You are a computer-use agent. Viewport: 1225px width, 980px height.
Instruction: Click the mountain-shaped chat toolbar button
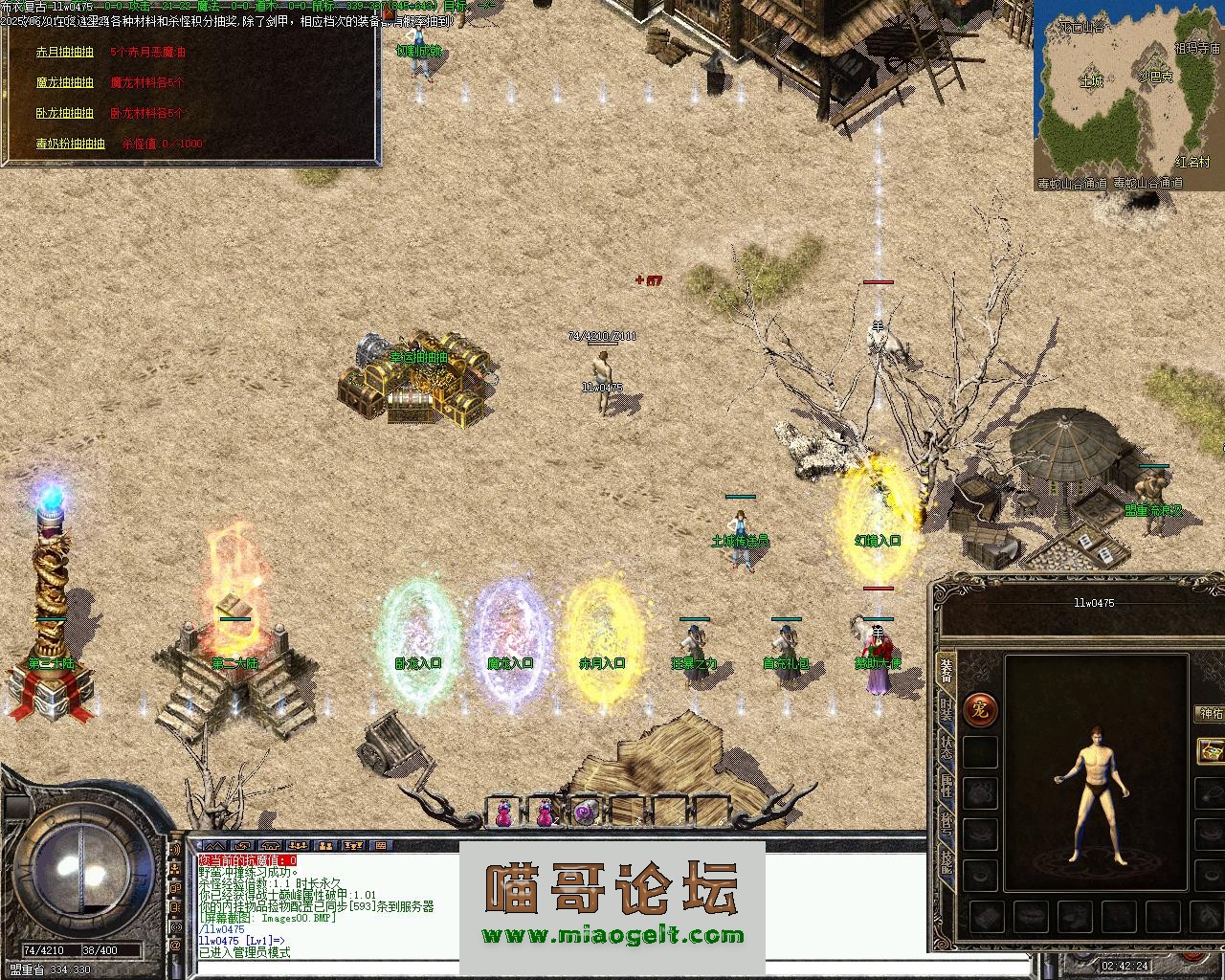coord(216,846)
